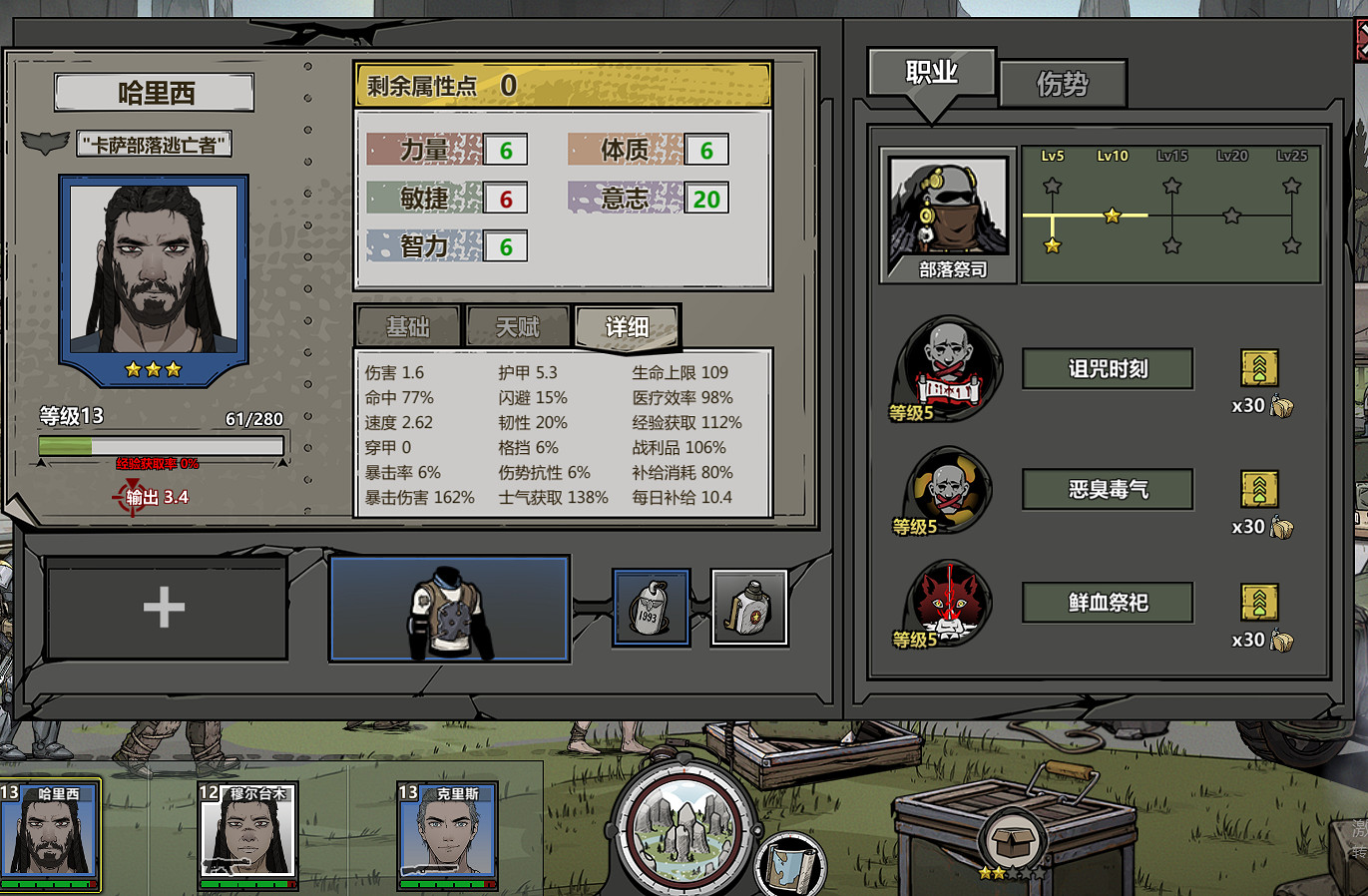Select the canteen equipment slot icon
The width and height of the screenshot is (1368, 896).
coord(749,606)
